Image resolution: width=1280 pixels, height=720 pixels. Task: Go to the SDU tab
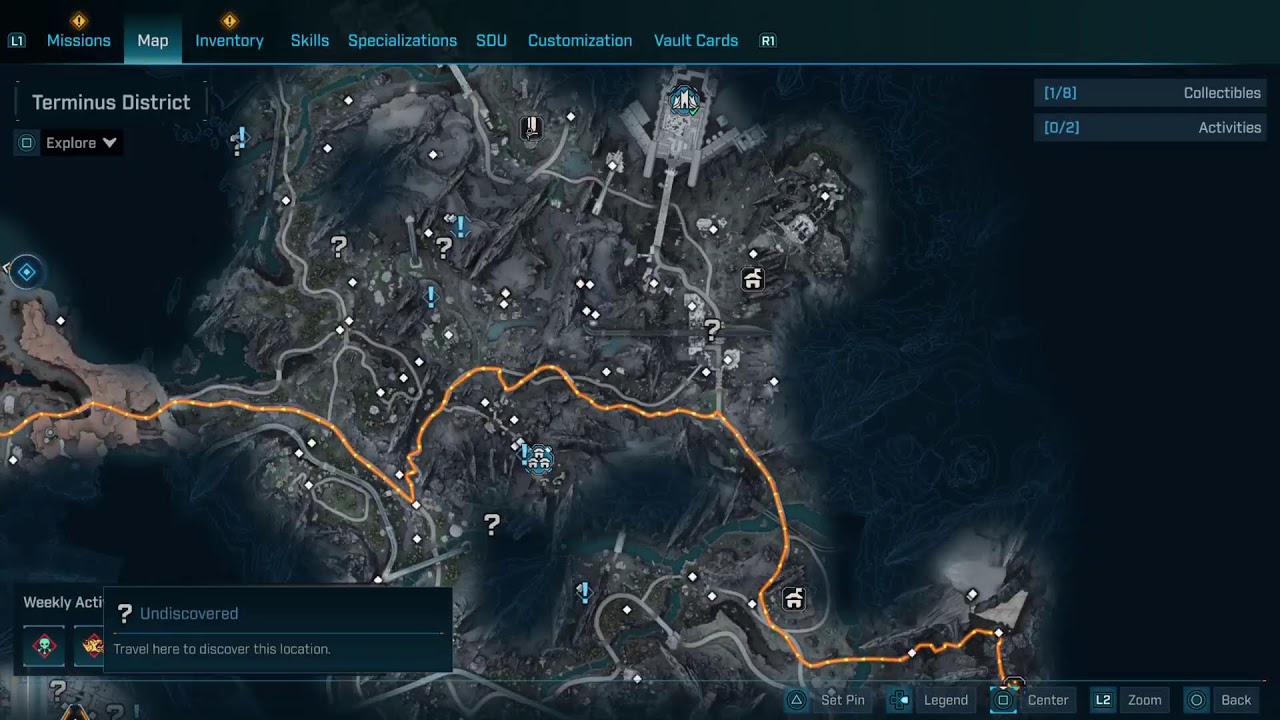click(491, 40)
